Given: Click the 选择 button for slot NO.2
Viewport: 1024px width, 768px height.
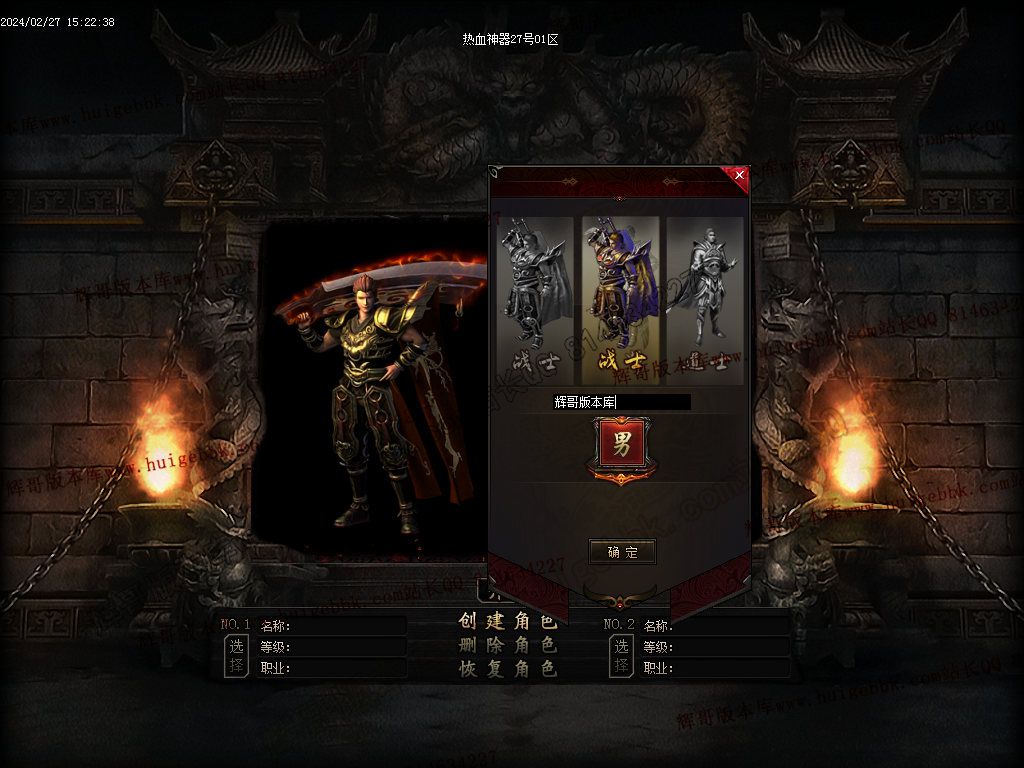Looking at the screenshot, I should coord(621,656).
